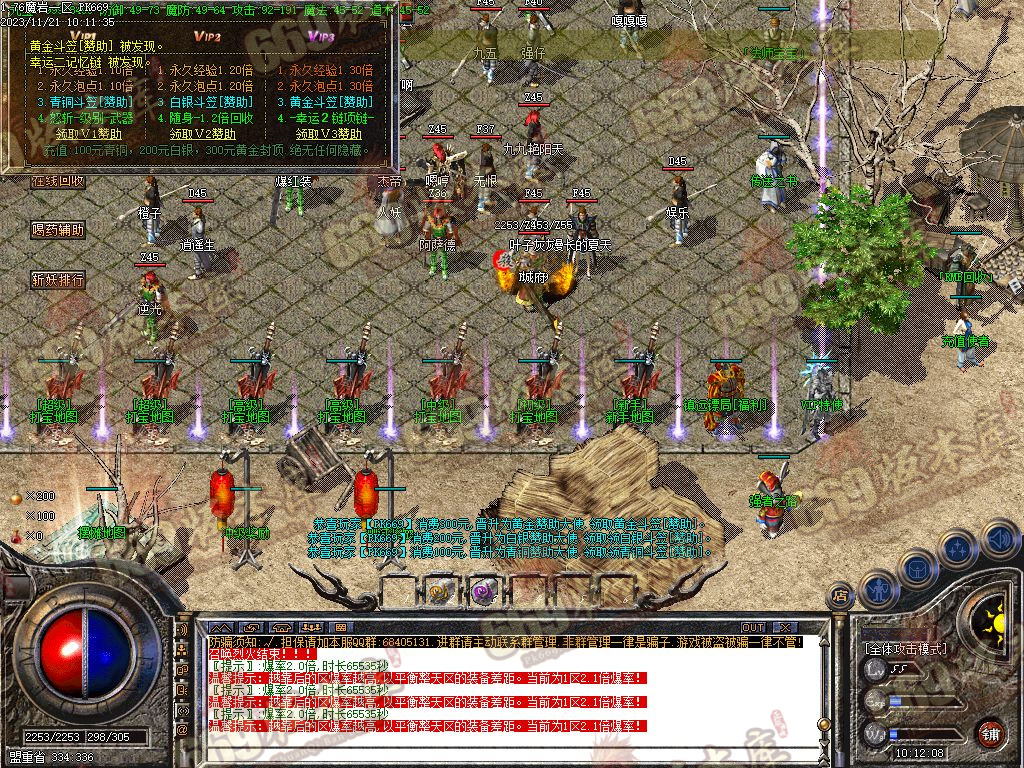Open the red 铺 stall button
The width and height of the screenshot is (1024, 768).
coord(990,732)
